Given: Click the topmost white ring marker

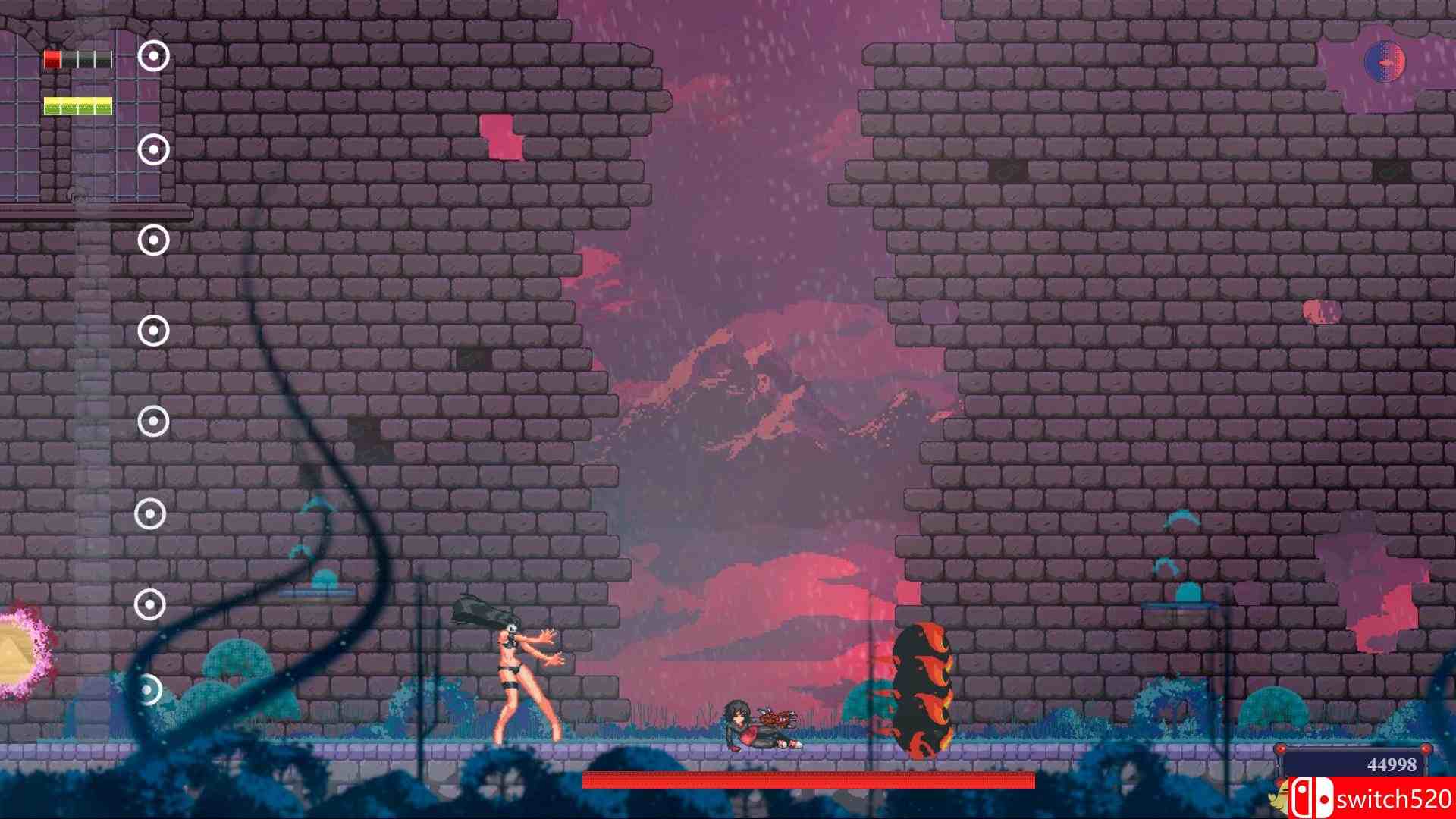Looking at the screenshot, I should click(153, 55).
